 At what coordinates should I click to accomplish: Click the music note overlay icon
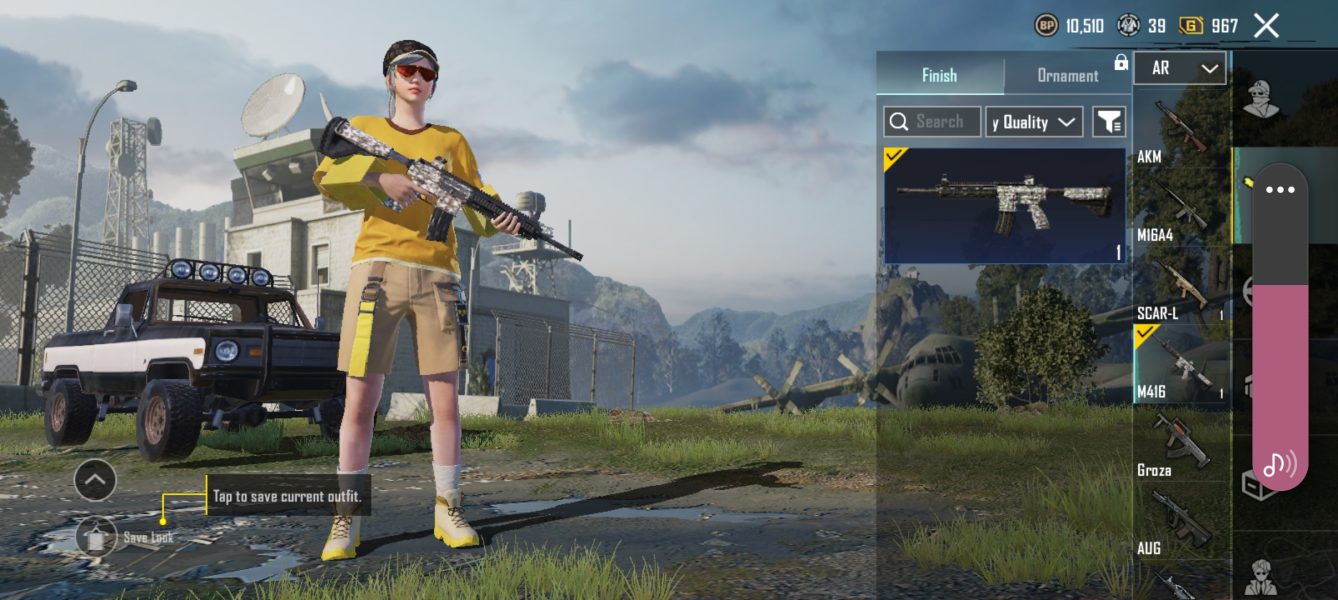(x=1279, y=464)
